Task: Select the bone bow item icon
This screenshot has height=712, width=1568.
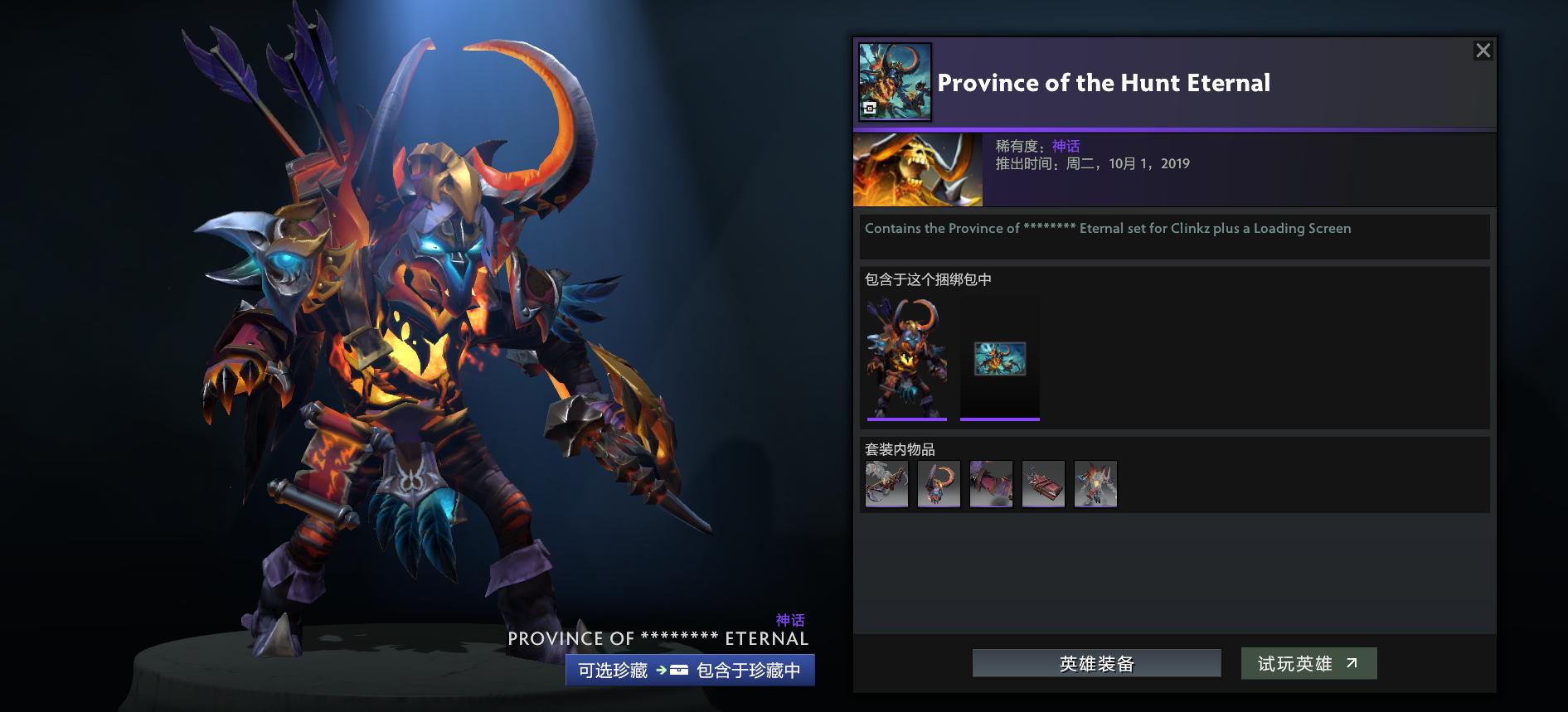Action: pyautogui.click(x=886, y=484)
